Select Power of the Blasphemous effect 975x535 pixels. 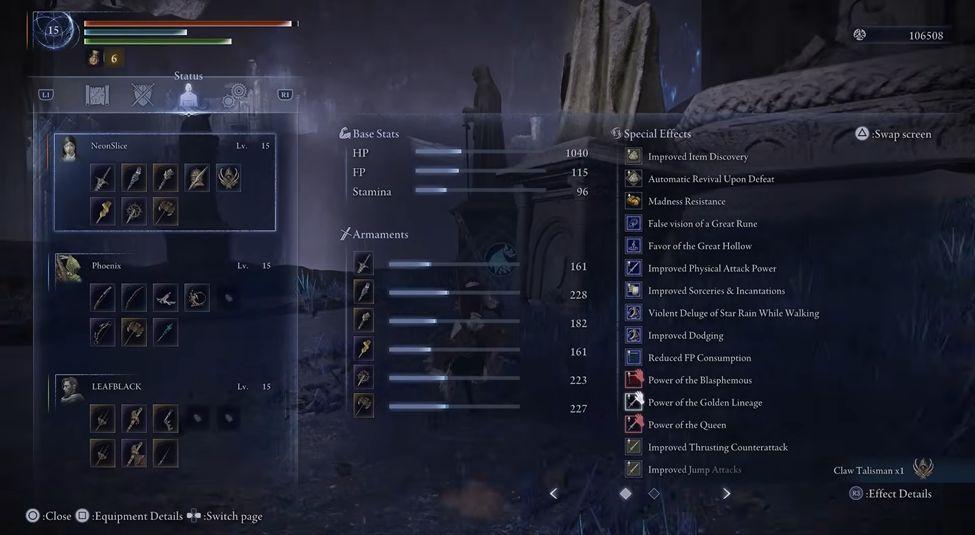tap(699, 380)
